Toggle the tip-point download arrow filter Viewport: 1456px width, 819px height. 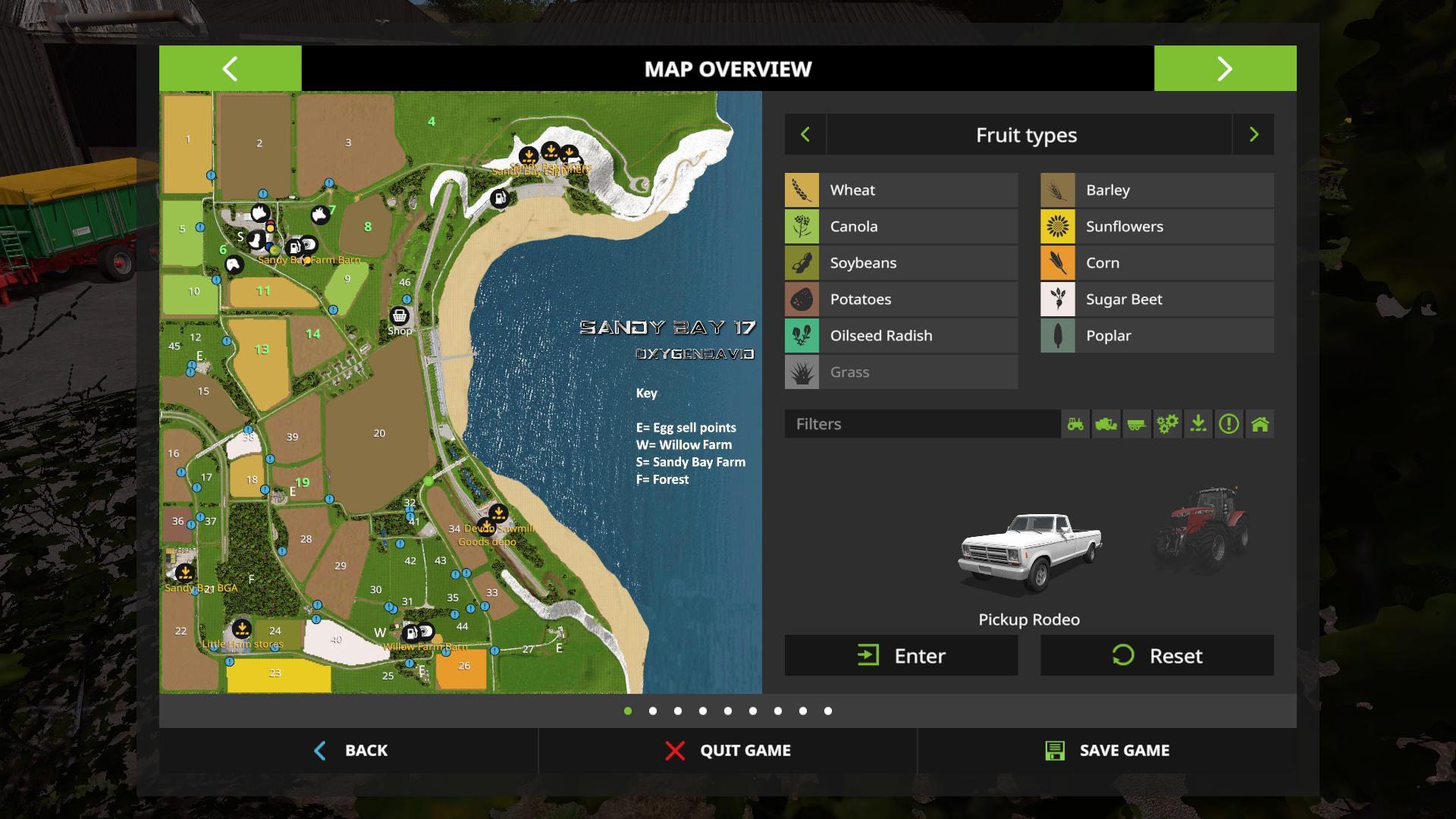click(x=1198, y=424)
